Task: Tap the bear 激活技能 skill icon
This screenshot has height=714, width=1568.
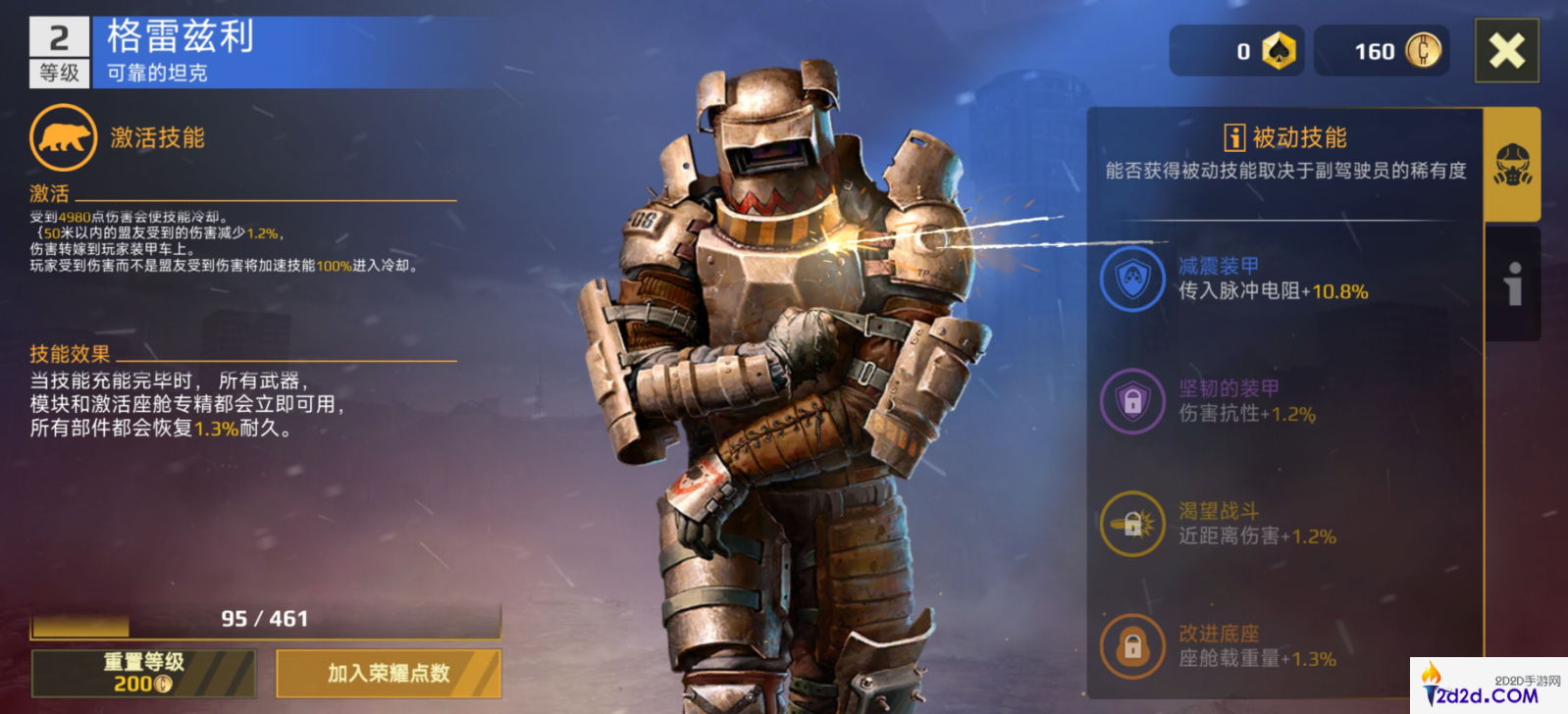Action: point(64,138)
